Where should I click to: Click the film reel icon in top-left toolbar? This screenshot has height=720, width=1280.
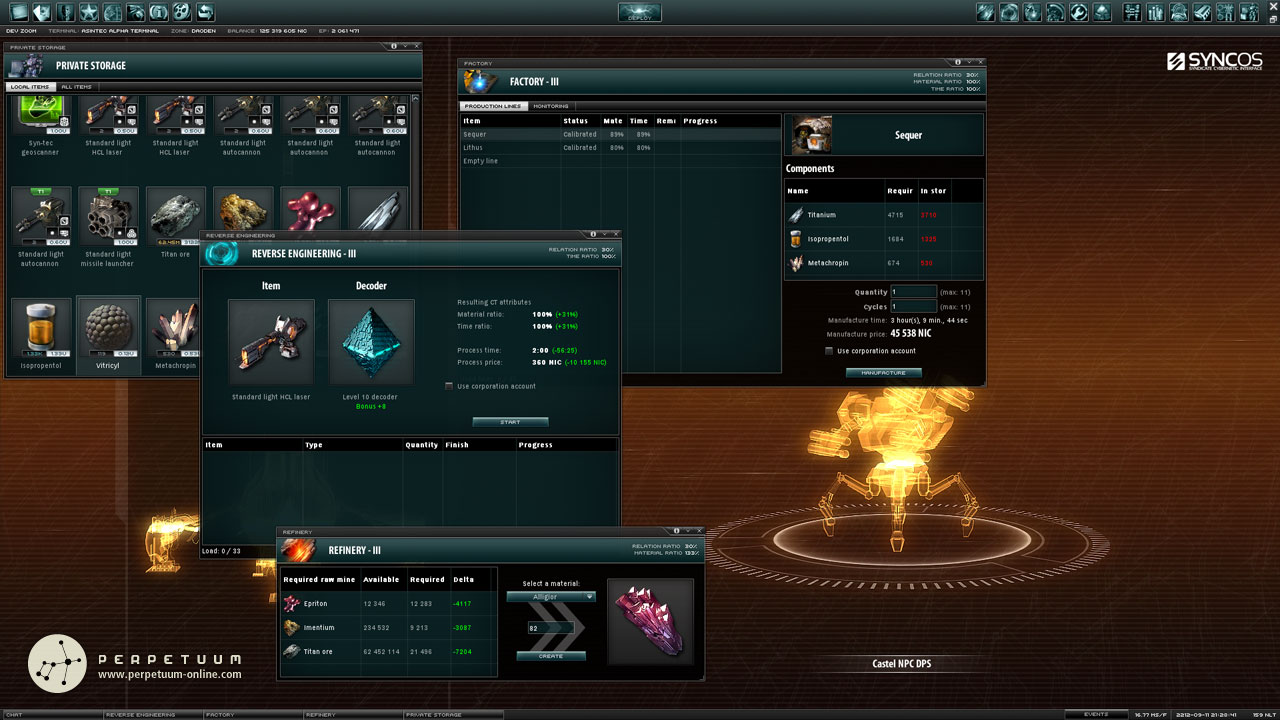181,12
